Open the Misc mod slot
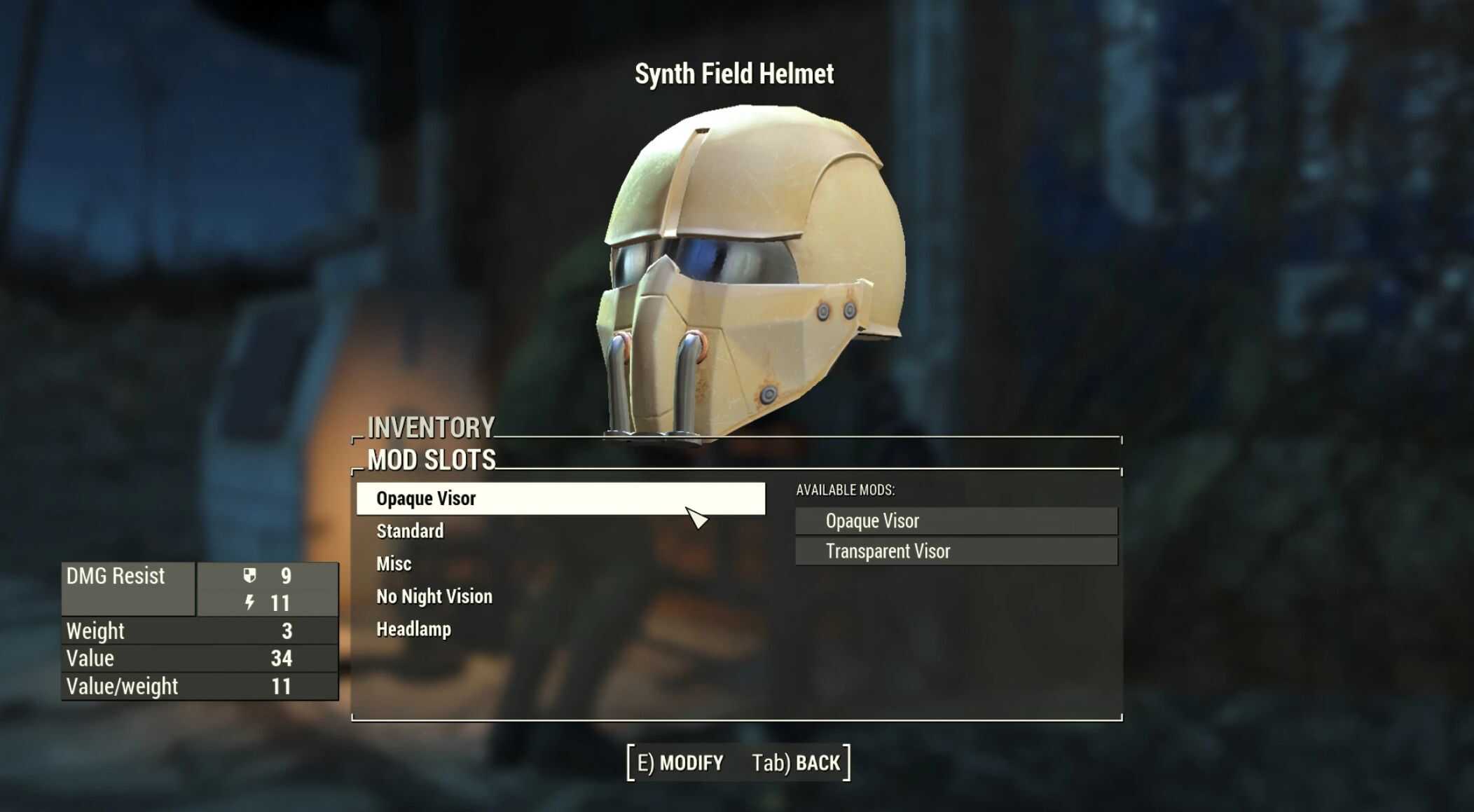 394,564
